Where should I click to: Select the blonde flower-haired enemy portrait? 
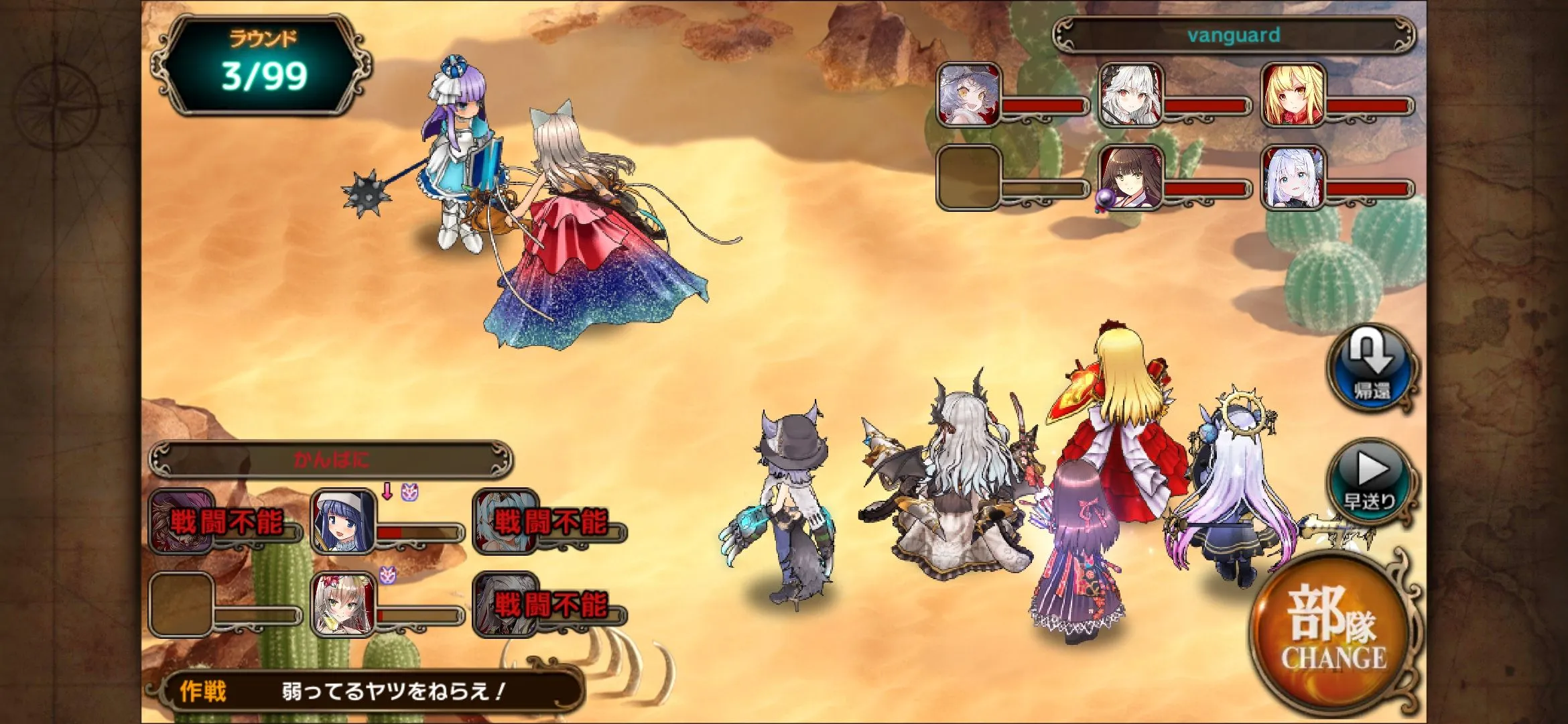click(343, 604)
